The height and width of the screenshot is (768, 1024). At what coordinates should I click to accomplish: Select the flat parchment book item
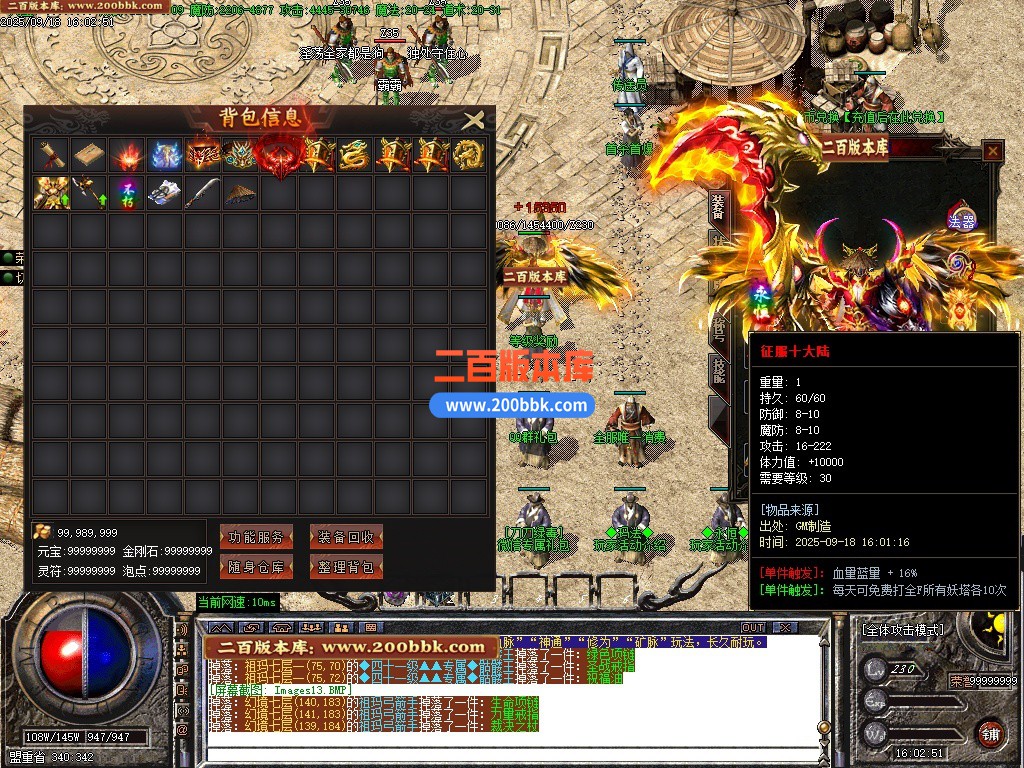point(88,155)
